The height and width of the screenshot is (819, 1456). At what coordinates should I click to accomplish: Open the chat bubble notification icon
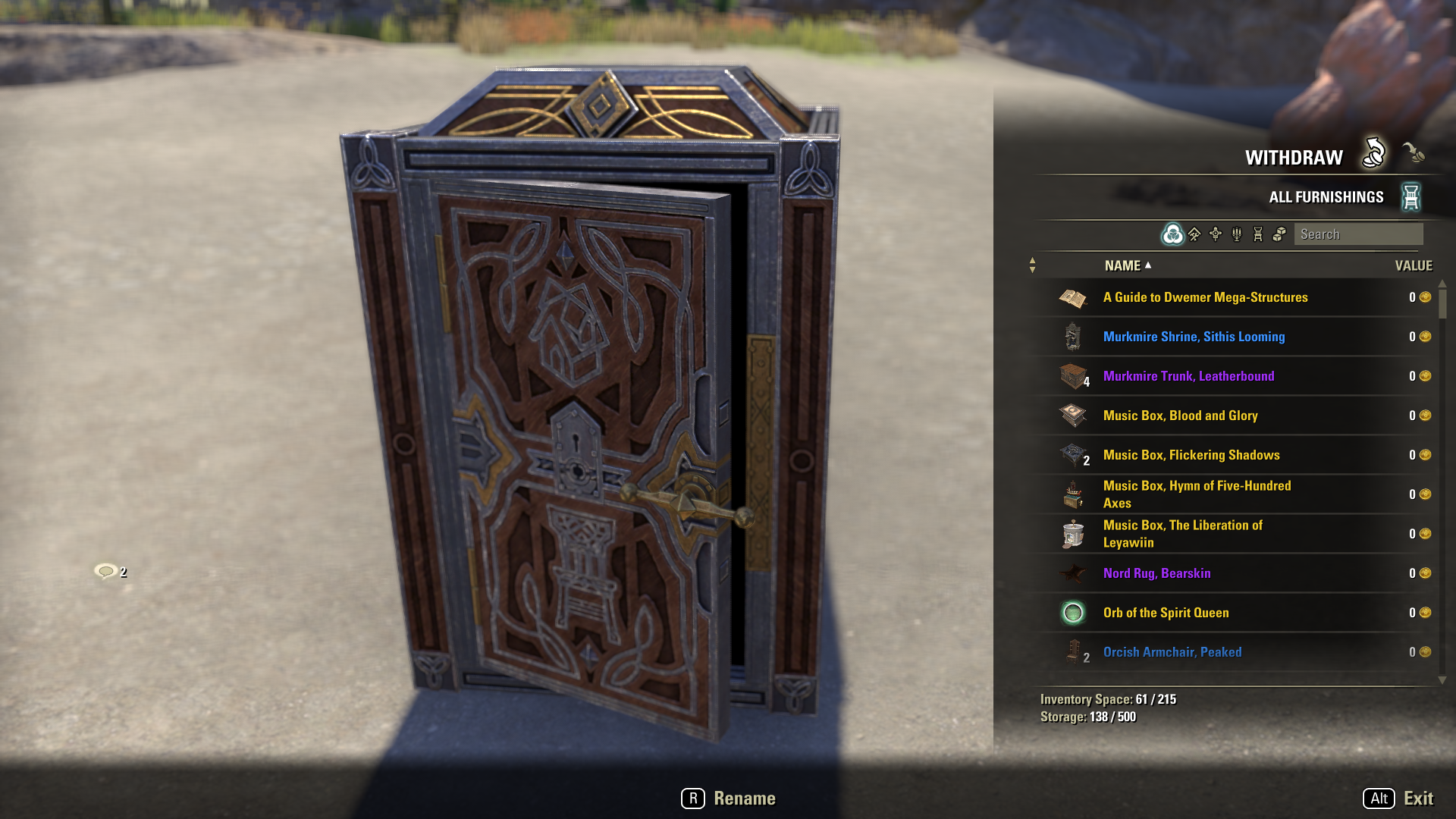[x=107, y=571]
